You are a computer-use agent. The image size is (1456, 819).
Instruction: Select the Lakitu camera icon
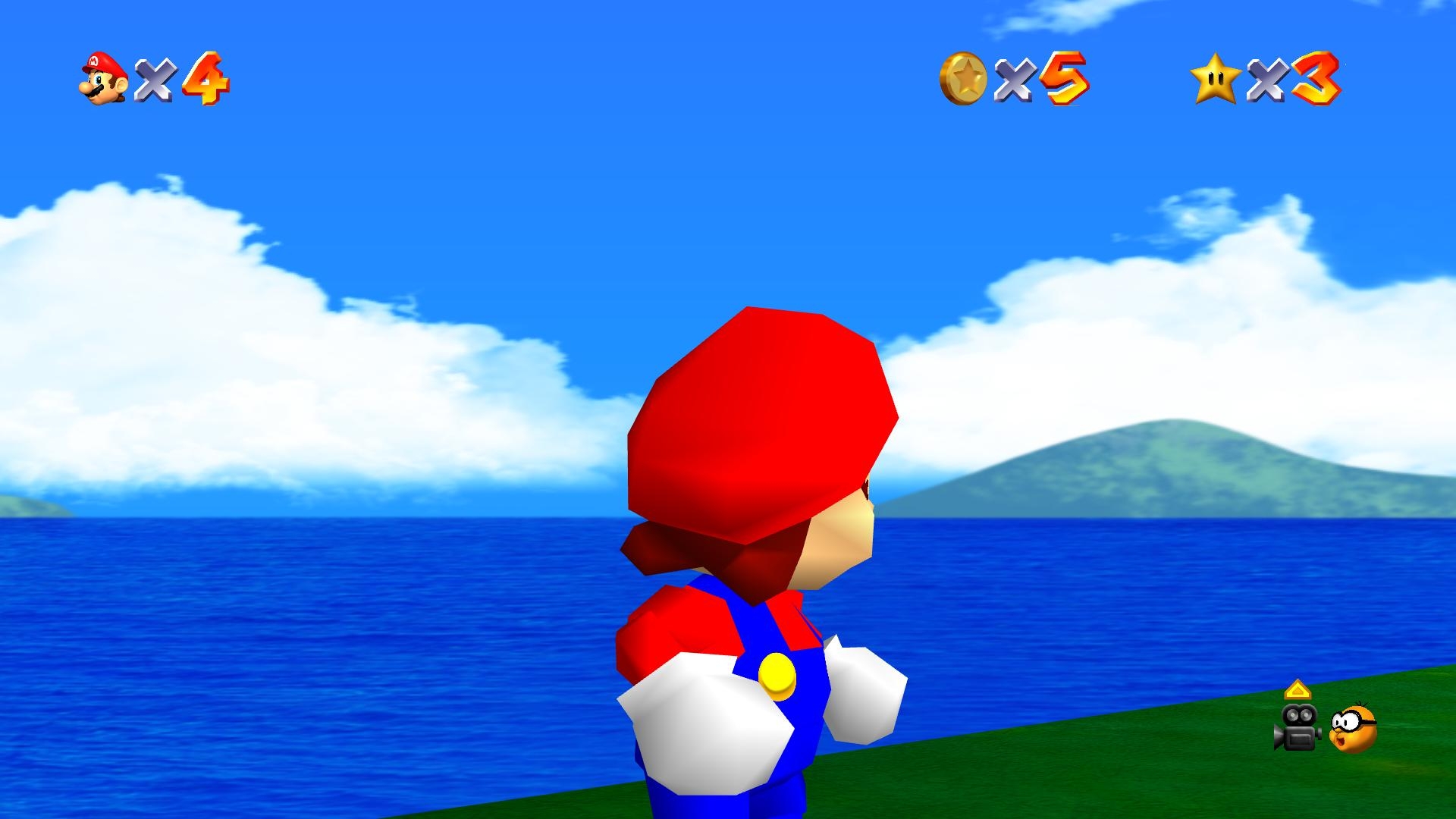coord(1353,729)
